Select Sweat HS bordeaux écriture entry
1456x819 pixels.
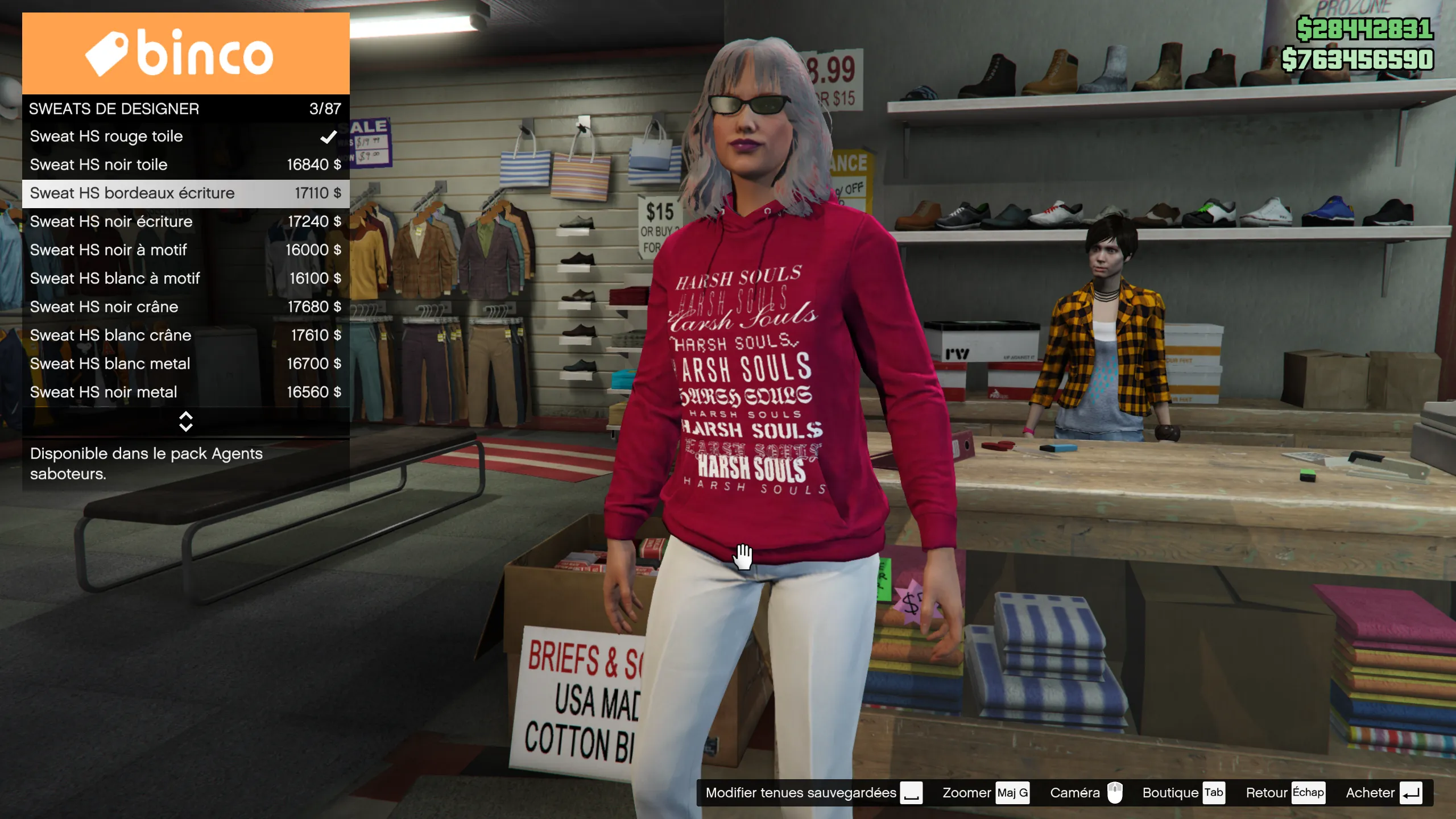pos(185,193)
